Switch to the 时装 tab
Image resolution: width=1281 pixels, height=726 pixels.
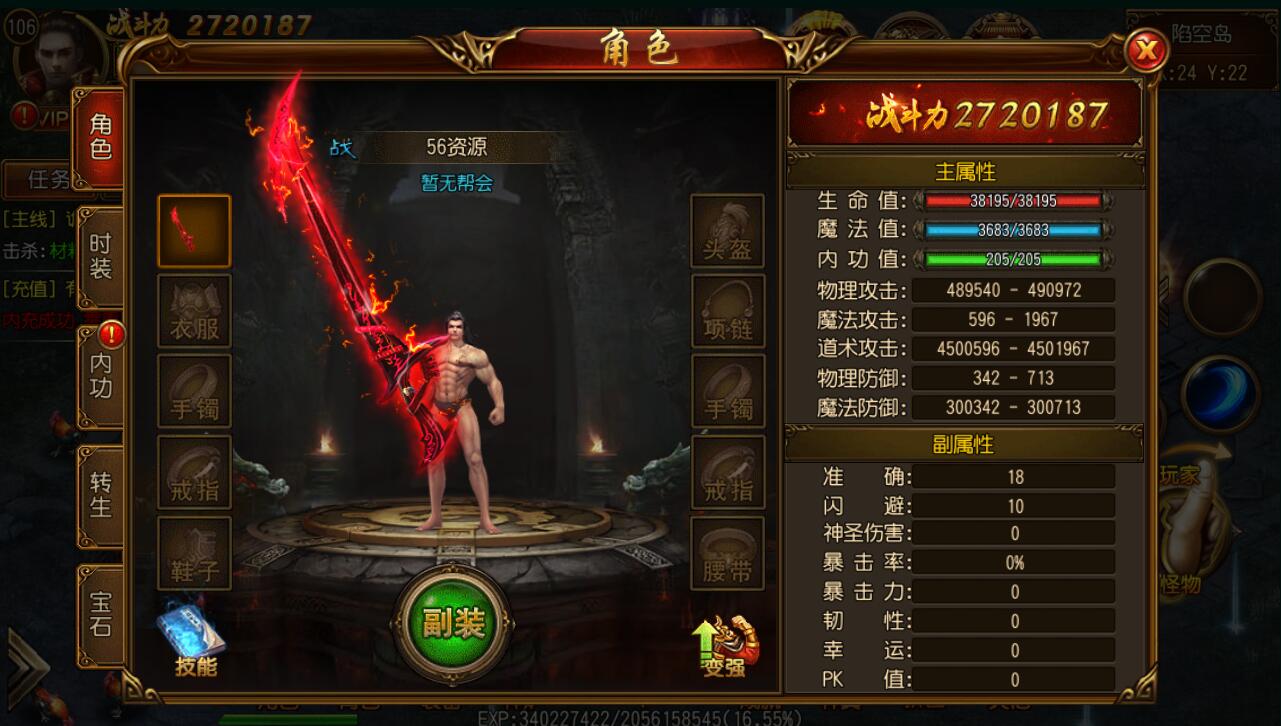[x=101, y=256]
